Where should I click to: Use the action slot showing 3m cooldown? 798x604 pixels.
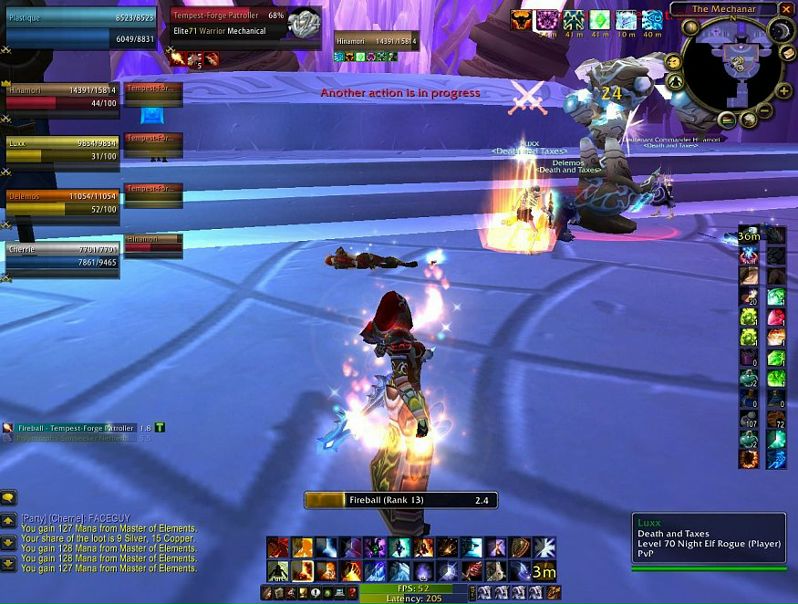(543, 570)
